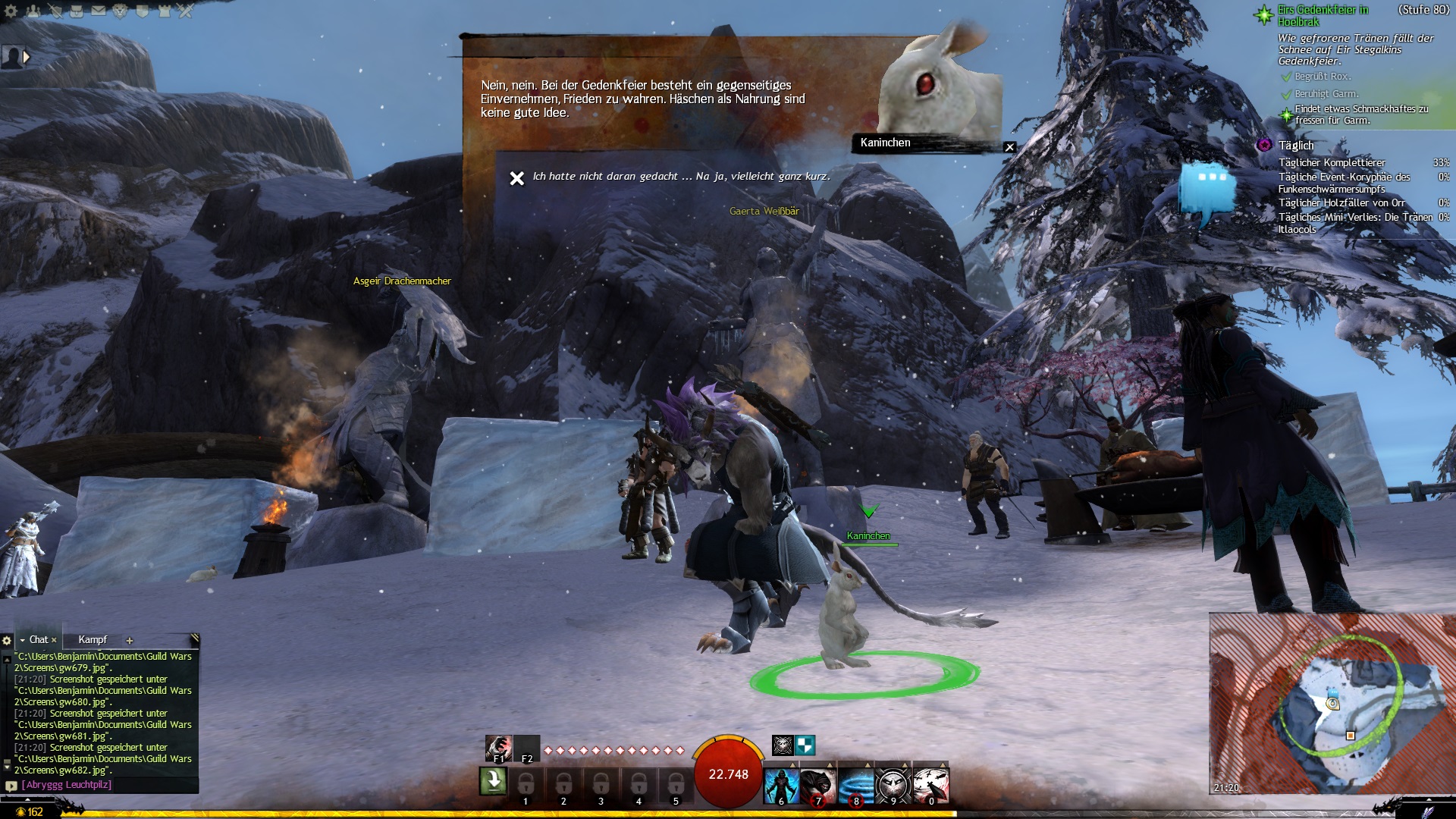
Task: Open the crossed swords PvP panel
Action: tap(186, 11)
